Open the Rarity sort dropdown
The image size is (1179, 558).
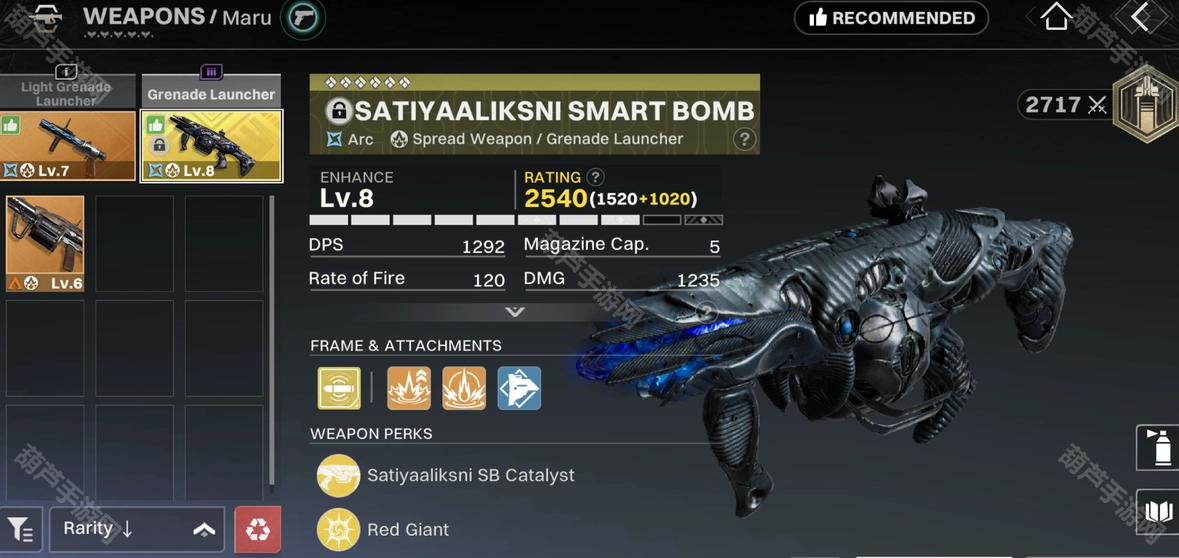pyautogui.click(x=137, y=529)
